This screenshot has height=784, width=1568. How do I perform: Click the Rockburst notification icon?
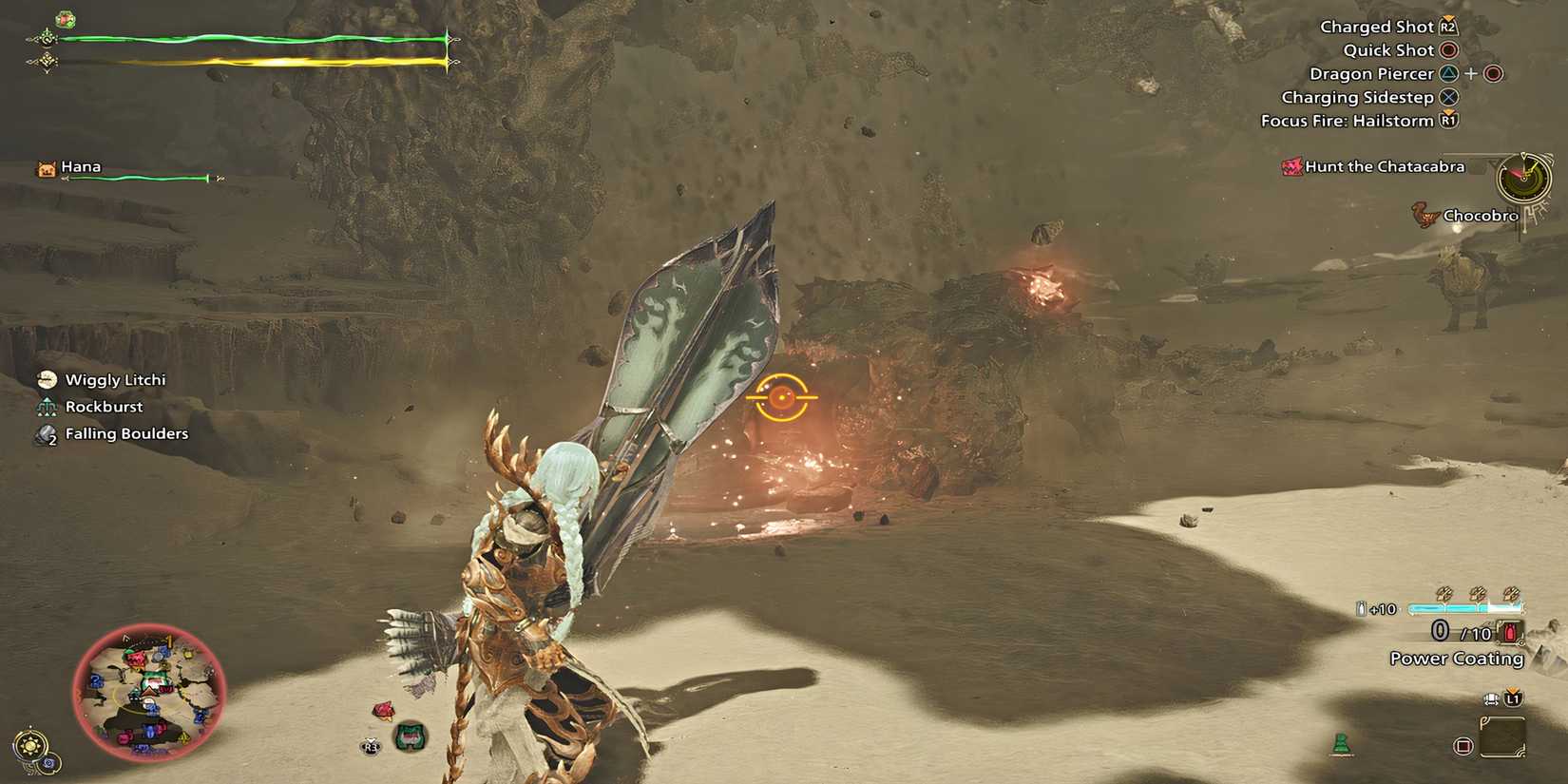tap(46, 406)
